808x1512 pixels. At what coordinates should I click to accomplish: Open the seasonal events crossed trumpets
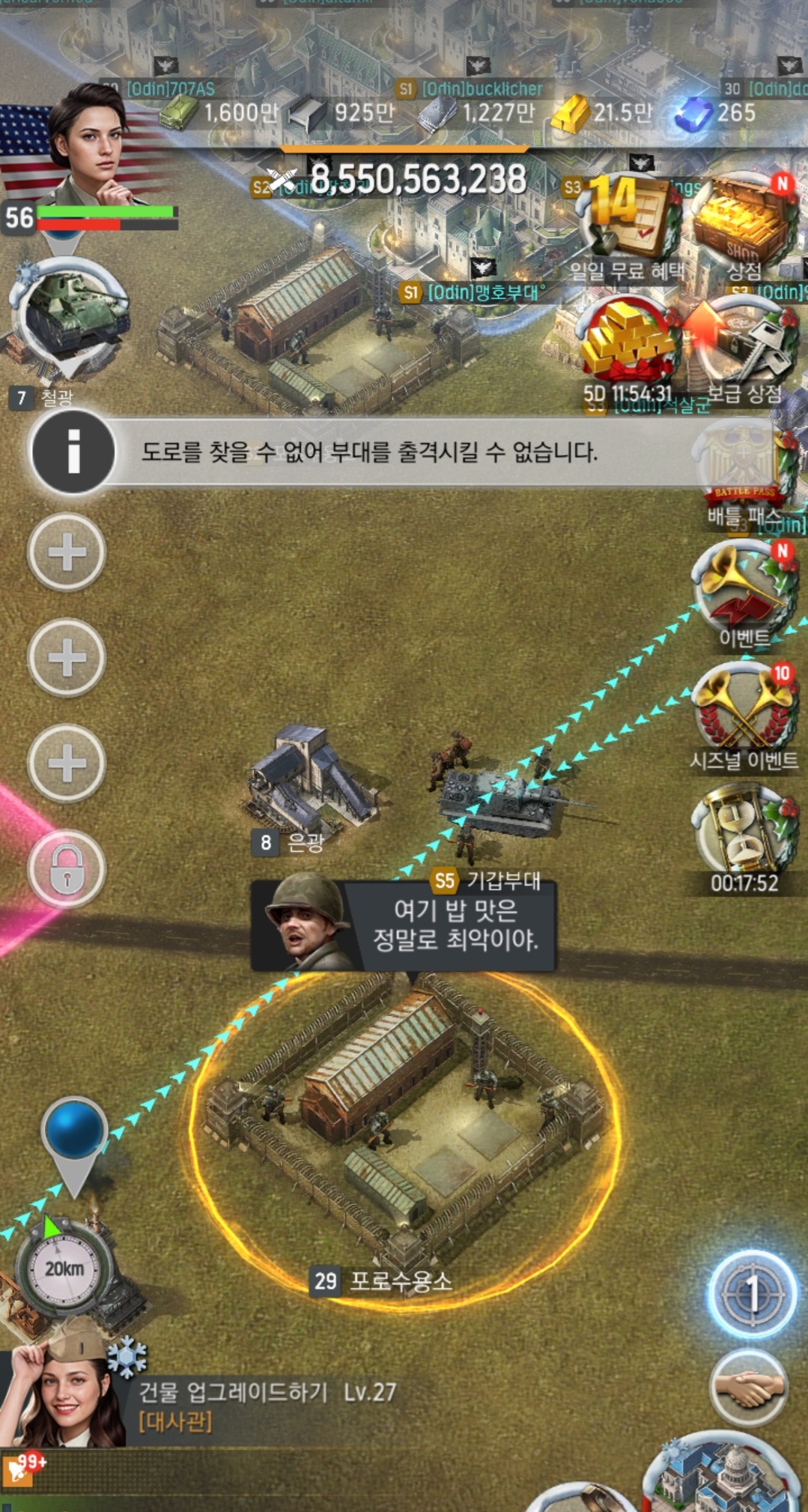[743, 712]
